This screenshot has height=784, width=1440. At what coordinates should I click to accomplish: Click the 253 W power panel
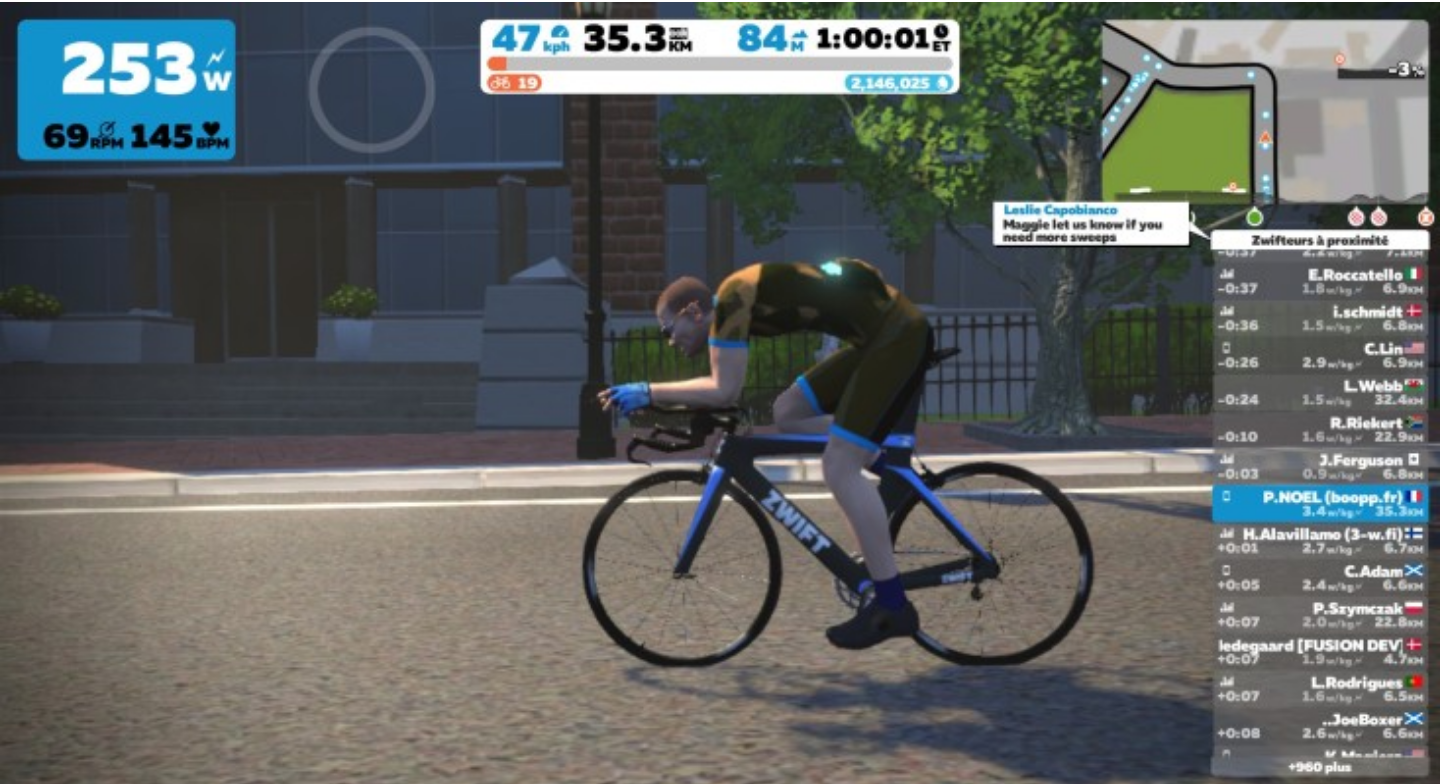coord(126,90)
